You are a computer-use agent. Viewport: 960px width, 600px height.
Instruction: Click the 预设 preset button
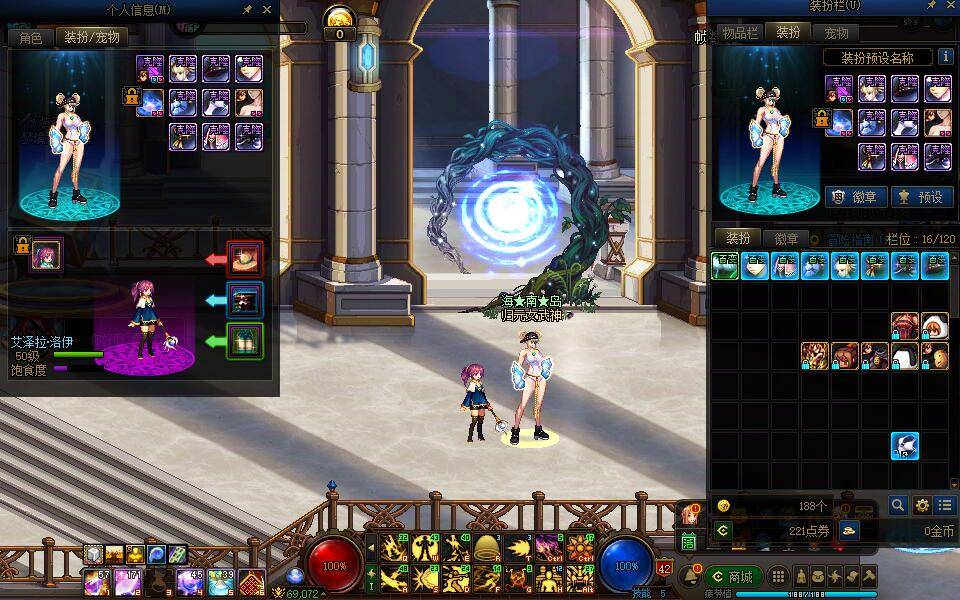click(x=918, y=197)
